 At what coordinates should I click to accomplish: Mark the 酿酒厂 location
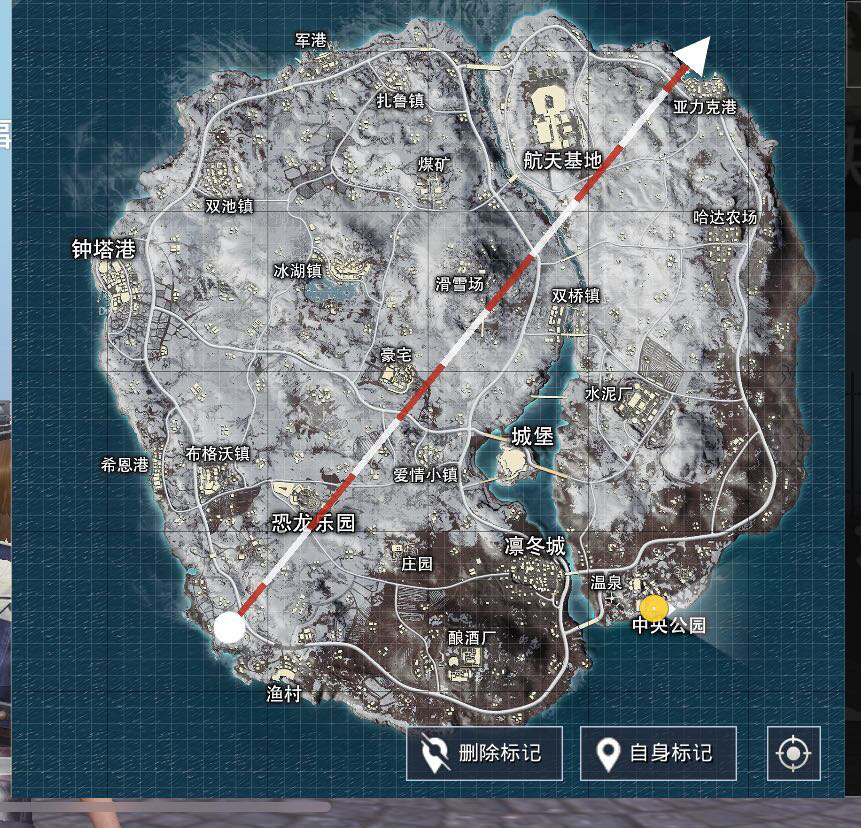474,638
